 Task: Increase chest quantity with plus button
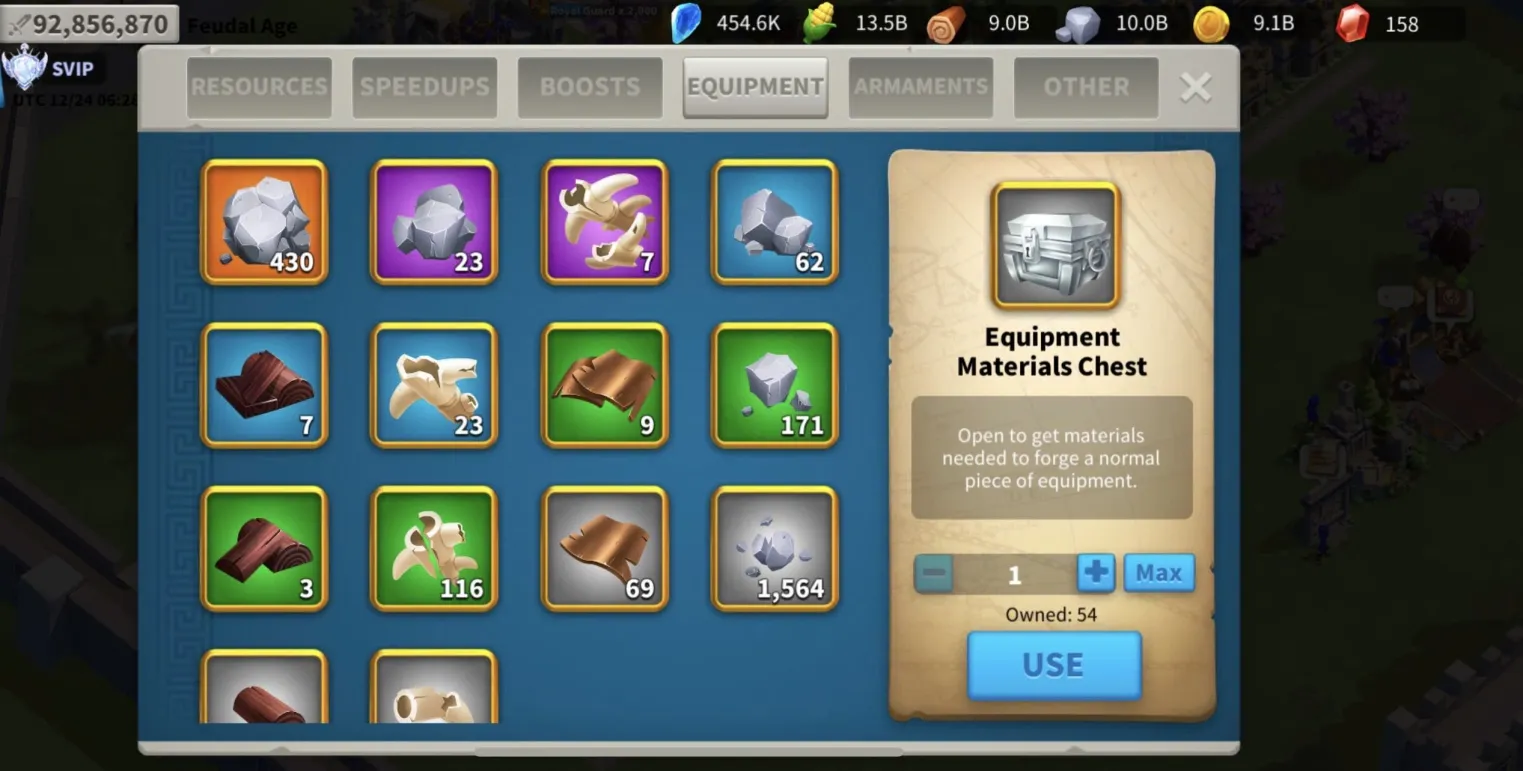click(1096, 573)
